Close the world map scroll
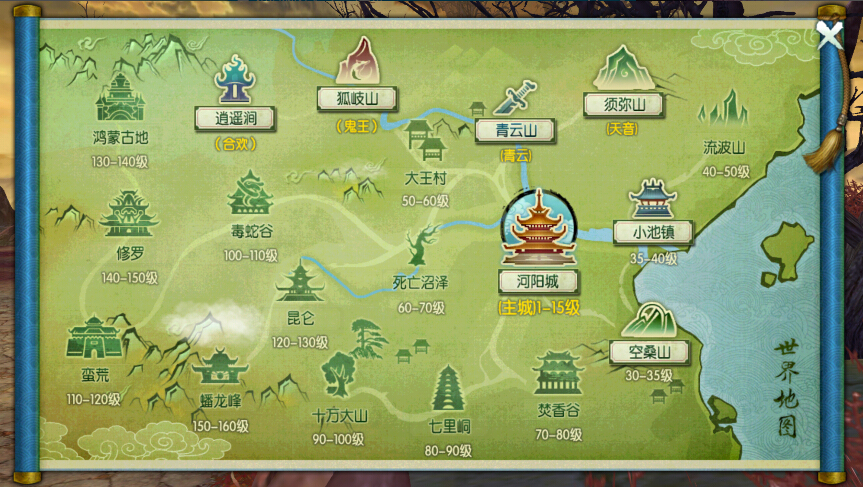The width and height of the screenshot is (863, 487). tap(829, 35)
